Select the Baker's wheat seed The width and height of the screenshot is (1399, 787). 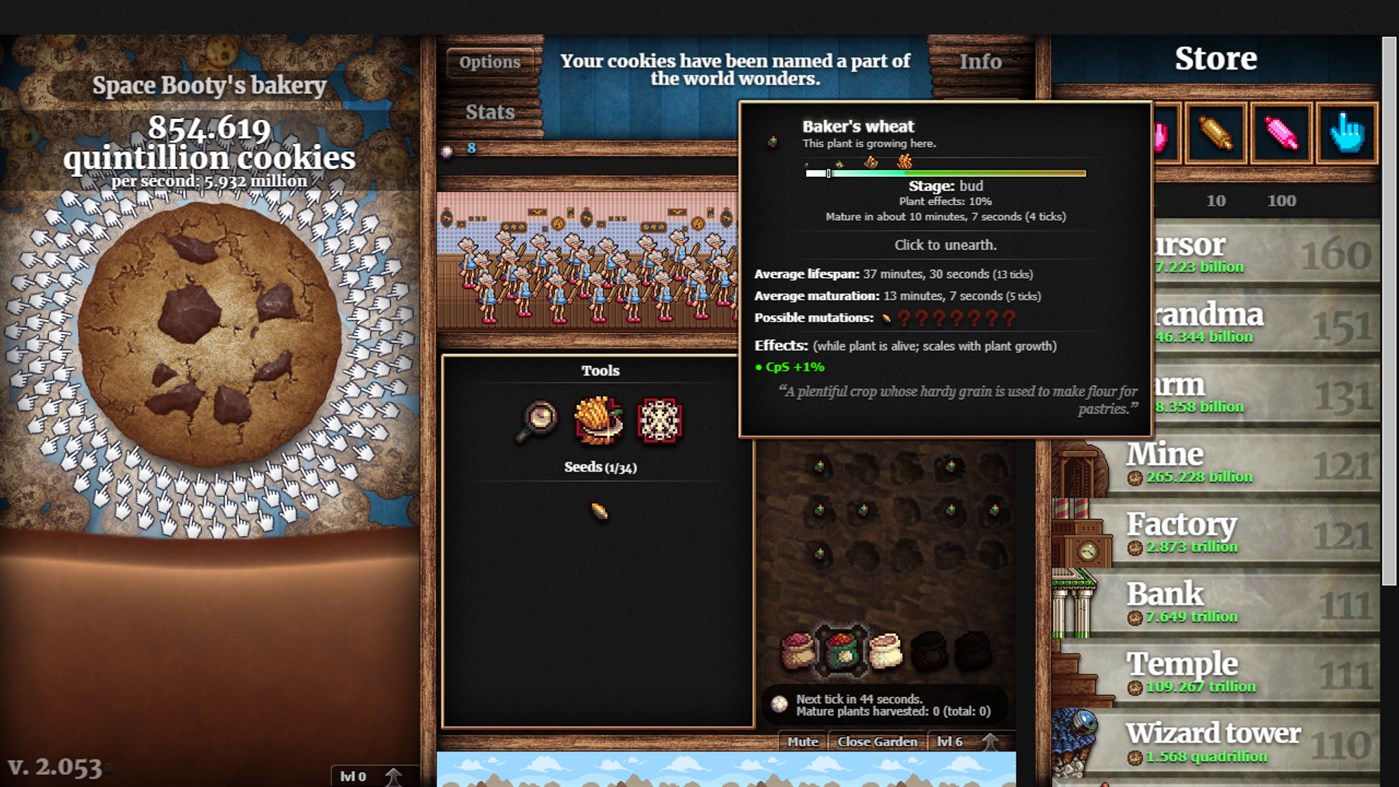coord(597,509)
